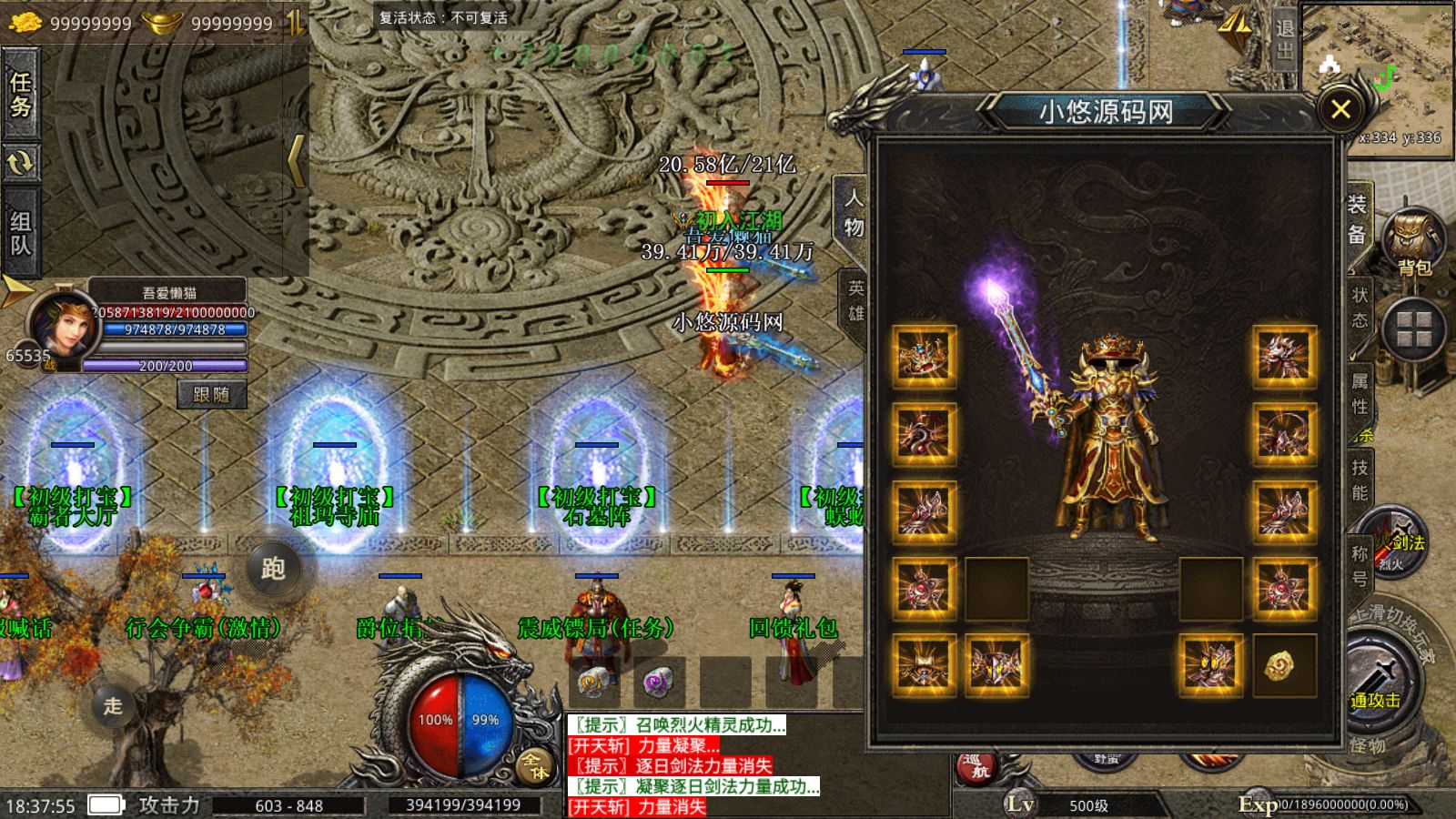Switch to the 人物 character tab
1456x819 pixels.
coord(853,213)
